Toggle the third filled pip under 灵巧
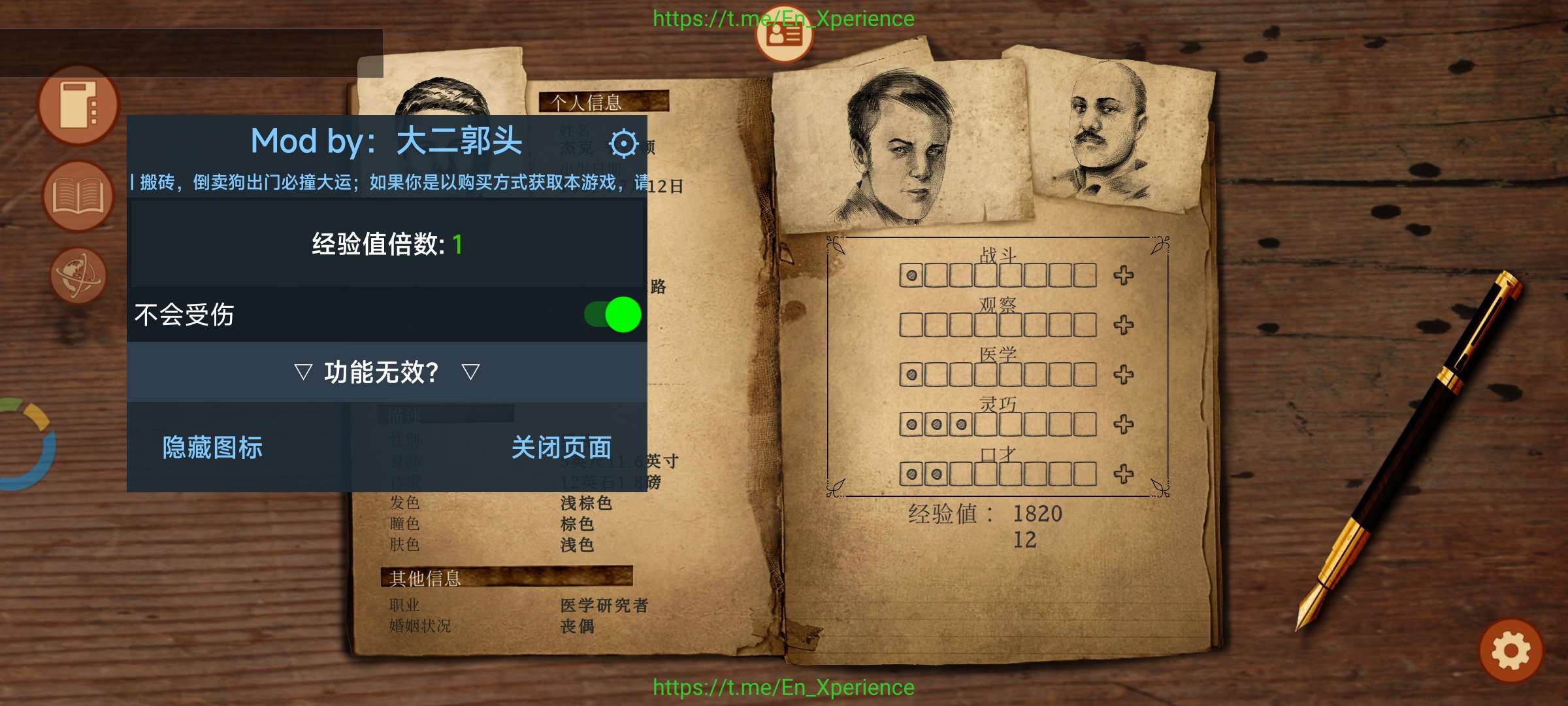This screenshot has height=706, width=1568. point(960,424)
